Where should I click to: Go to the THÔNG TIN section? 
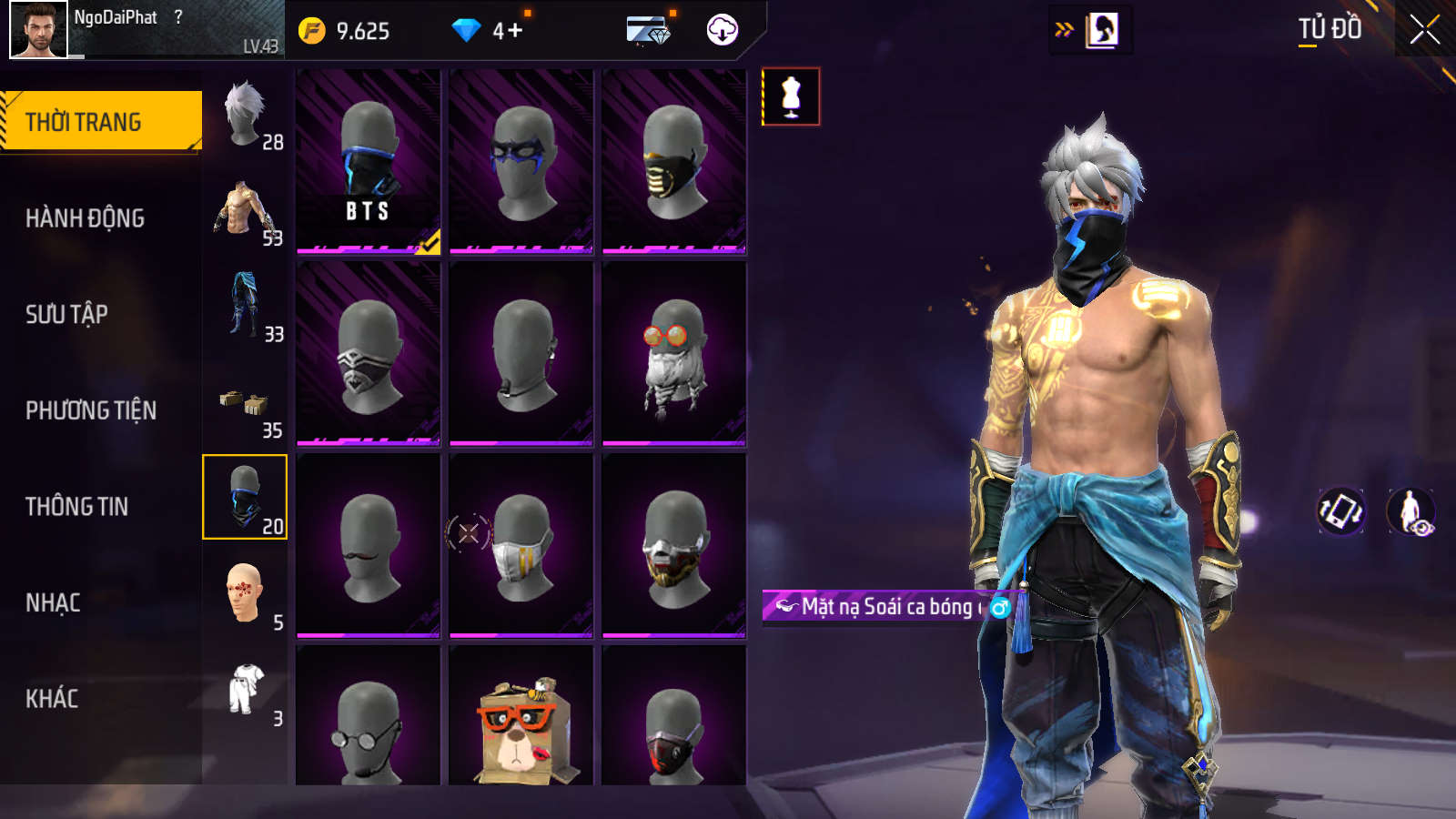[x=77, y=506]
